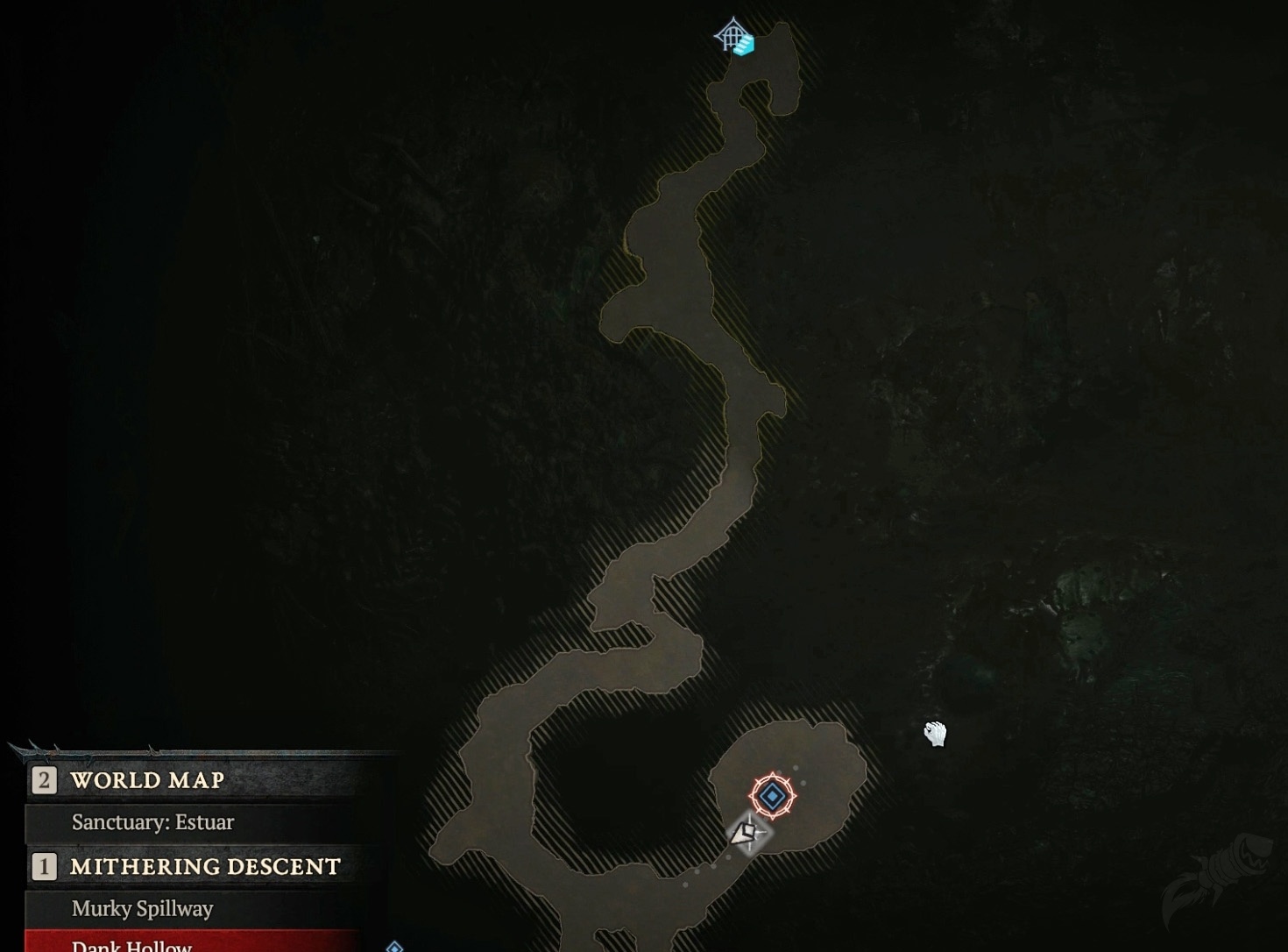Click the World Map section header
The image size is (1288, 952).
click(147, 780)
